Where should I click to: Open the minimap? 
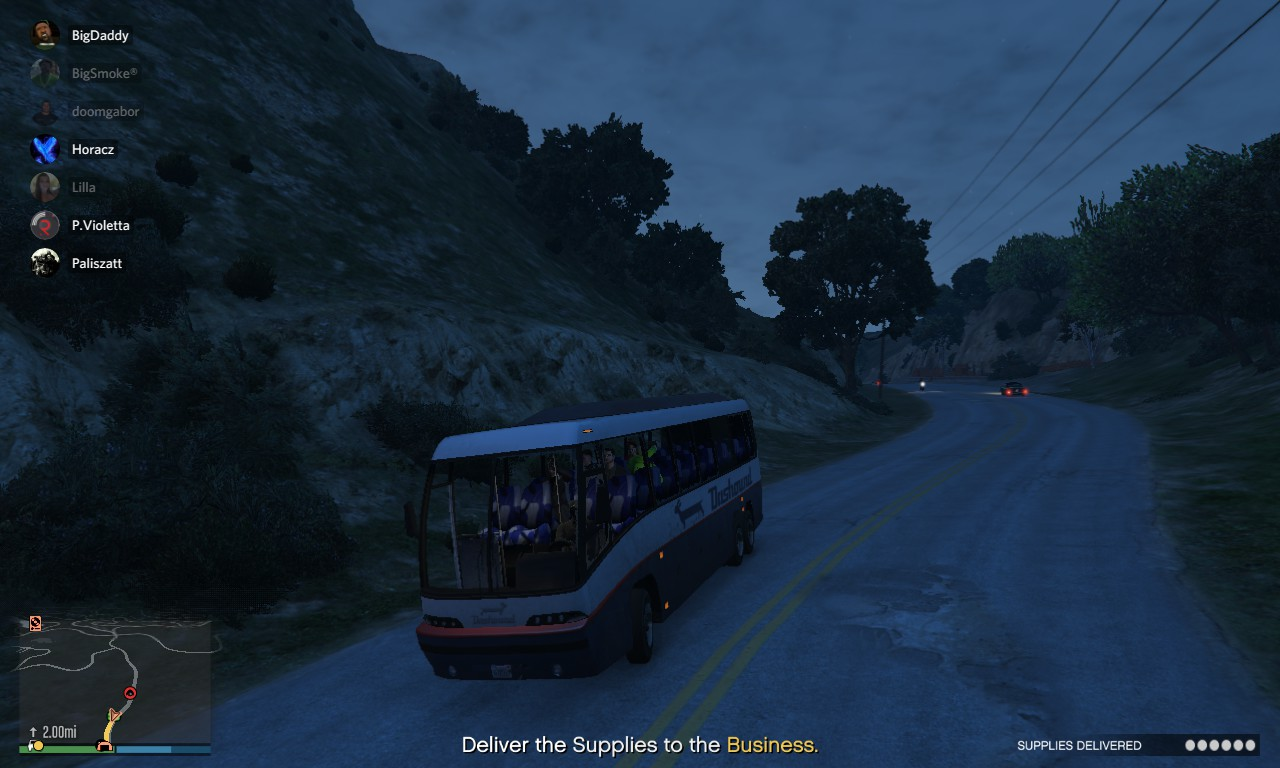point(115,682)
